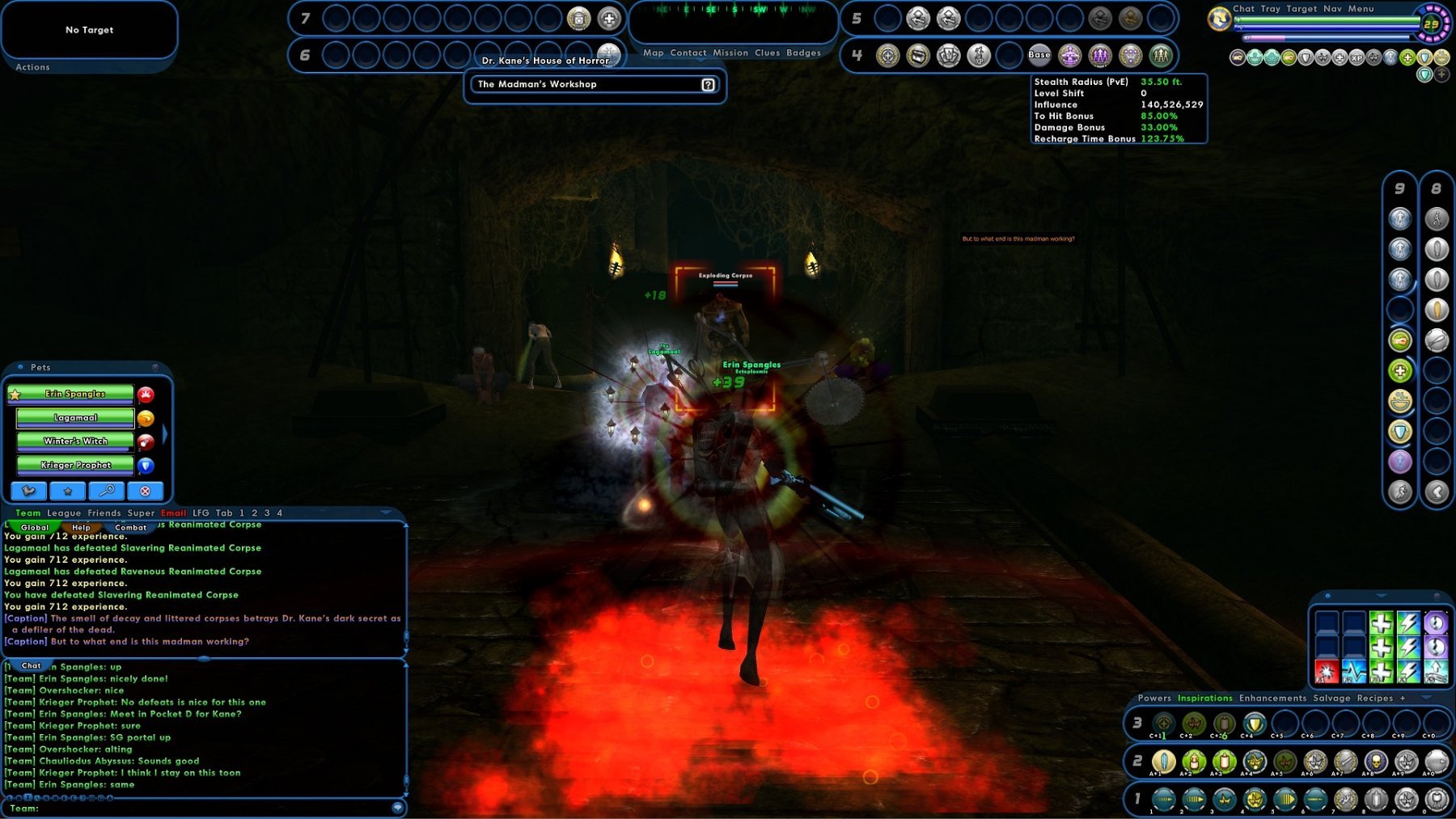
Task: Open the Contact window
Action: 688,53
